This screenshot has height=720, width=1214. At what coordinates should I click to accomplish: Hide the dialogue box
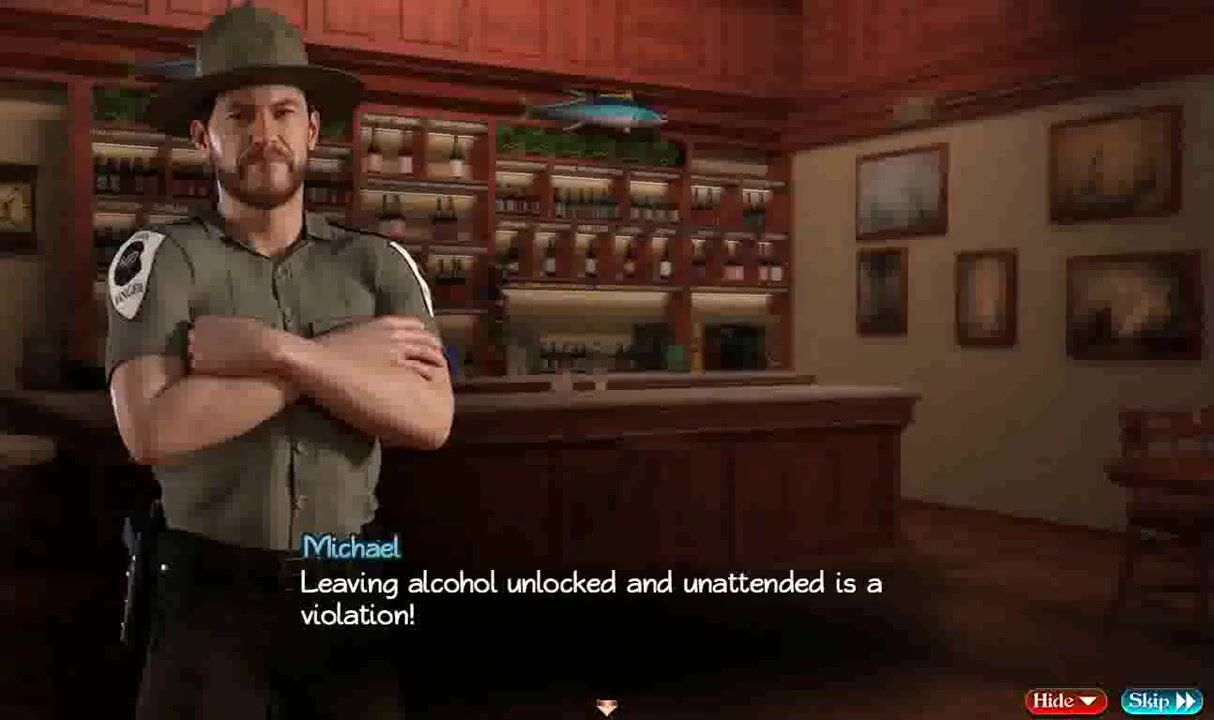(1065, 701)
